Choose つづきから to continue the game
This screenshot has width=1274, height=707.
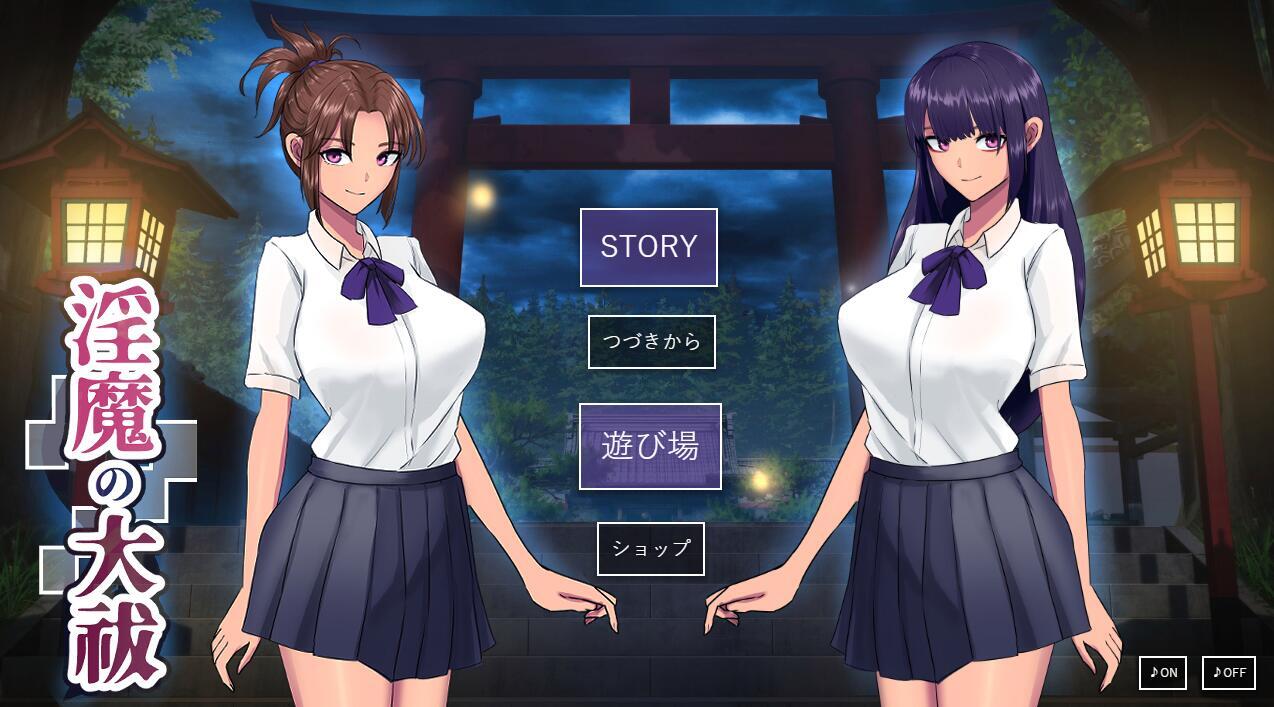click(x=651, y=342)
